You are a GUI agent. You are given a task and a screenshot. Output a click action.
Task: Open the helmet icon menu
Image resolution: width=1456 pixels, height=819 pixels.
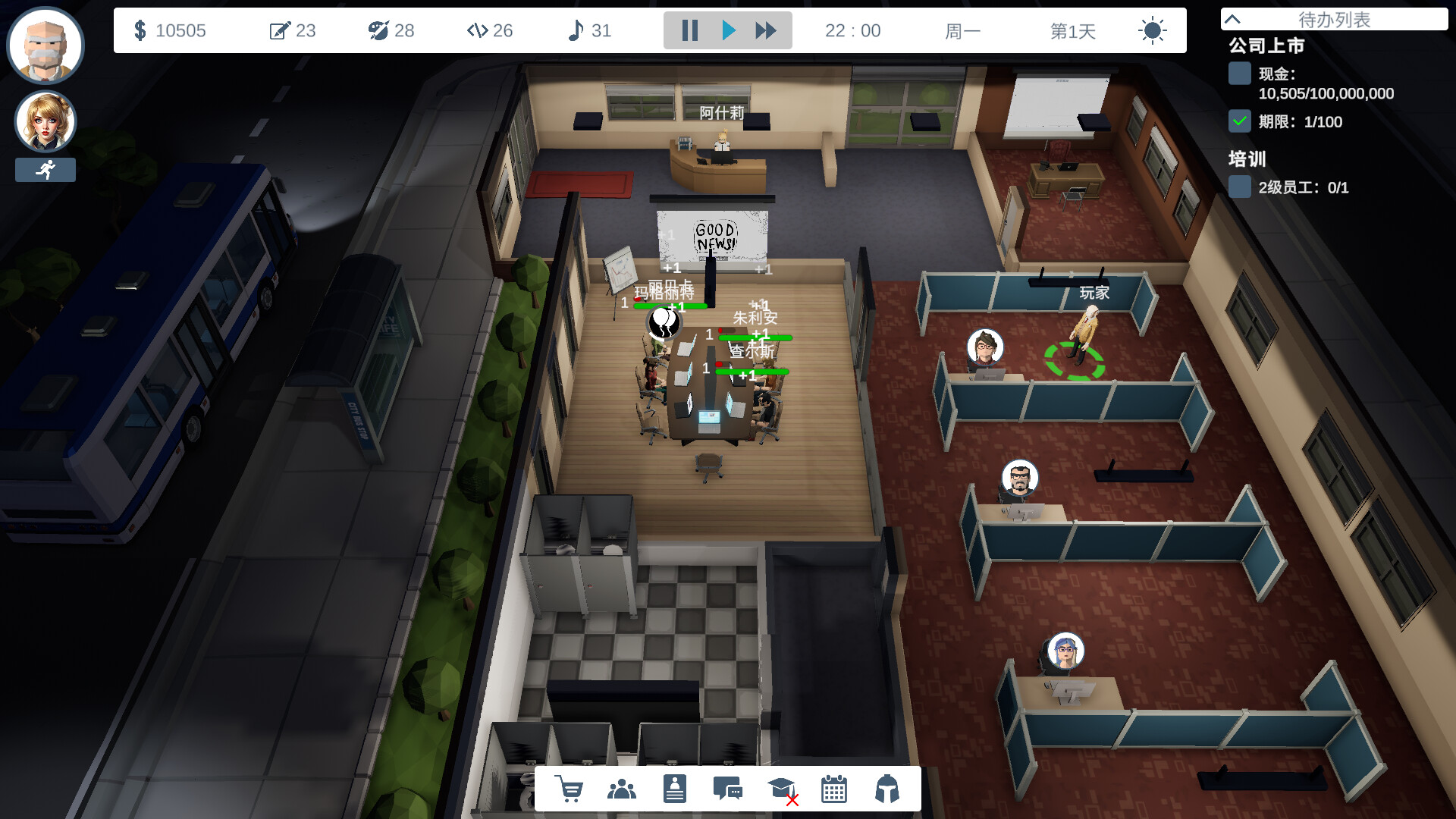point(886,789)
